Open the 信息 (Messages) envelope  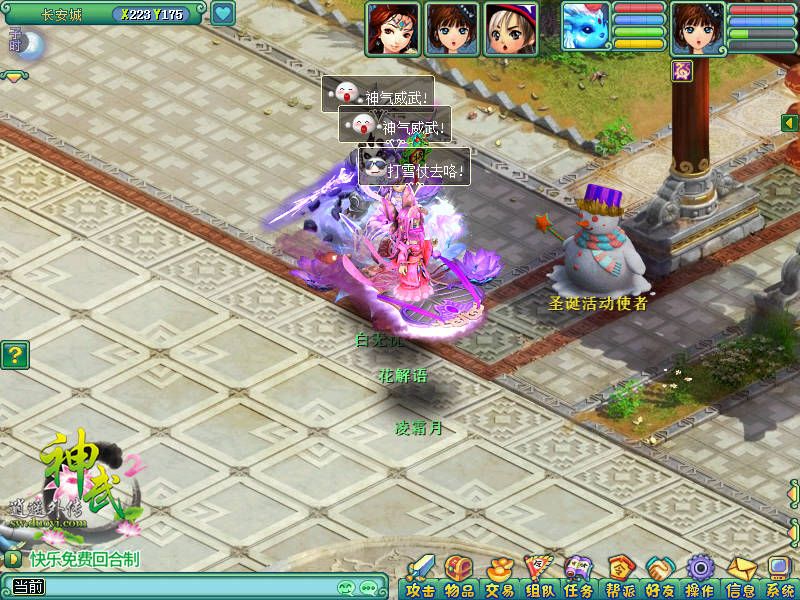click(x=740, y=577)
